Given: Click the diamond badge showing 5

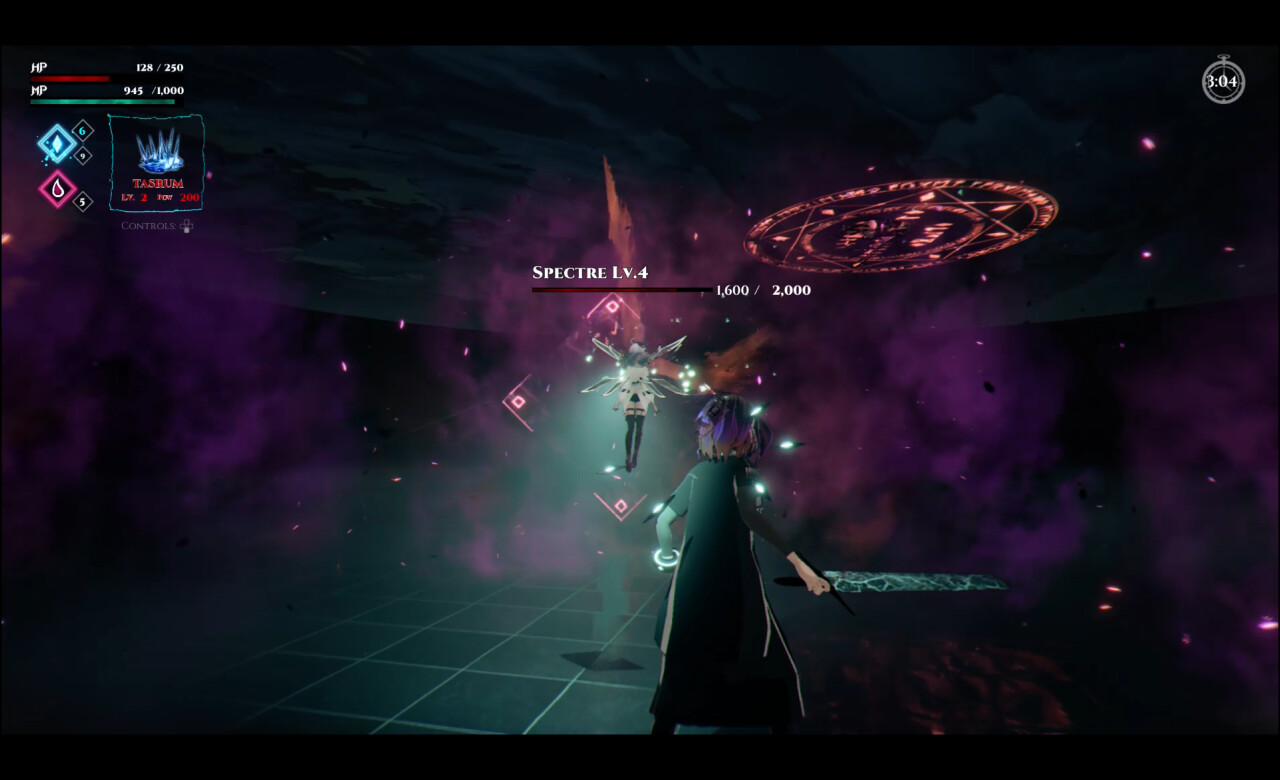Looking at the screenshot, I should (81, 200).
